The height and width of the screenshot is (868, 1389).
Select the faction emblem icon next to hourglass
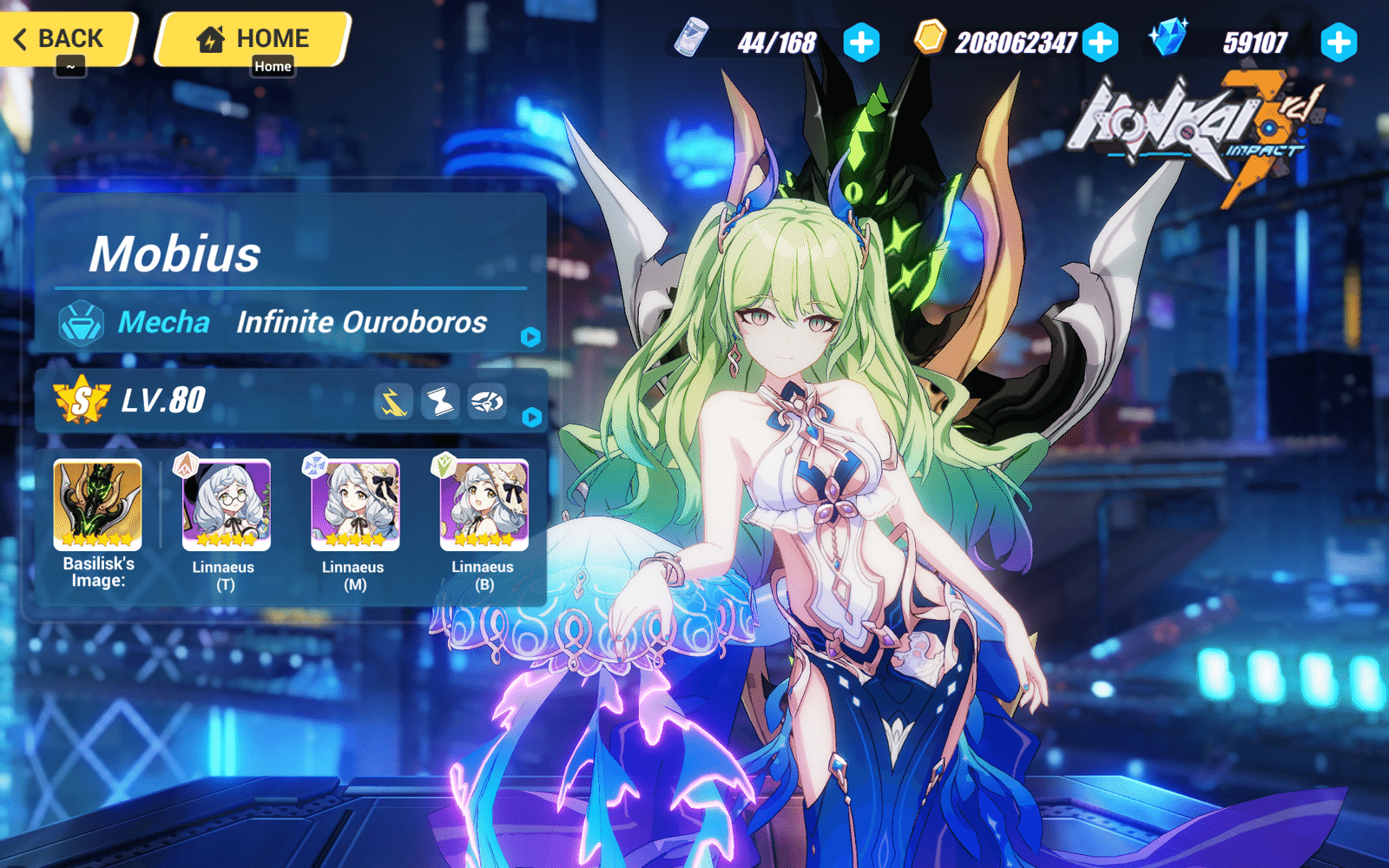(486, 402)
